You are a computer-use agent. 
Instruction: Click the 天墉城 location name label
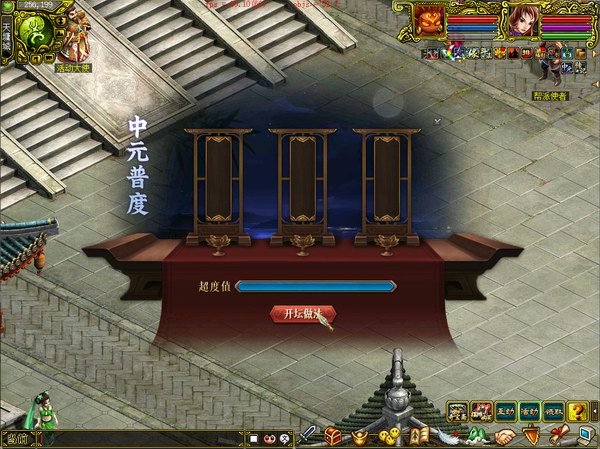(6, 38)
